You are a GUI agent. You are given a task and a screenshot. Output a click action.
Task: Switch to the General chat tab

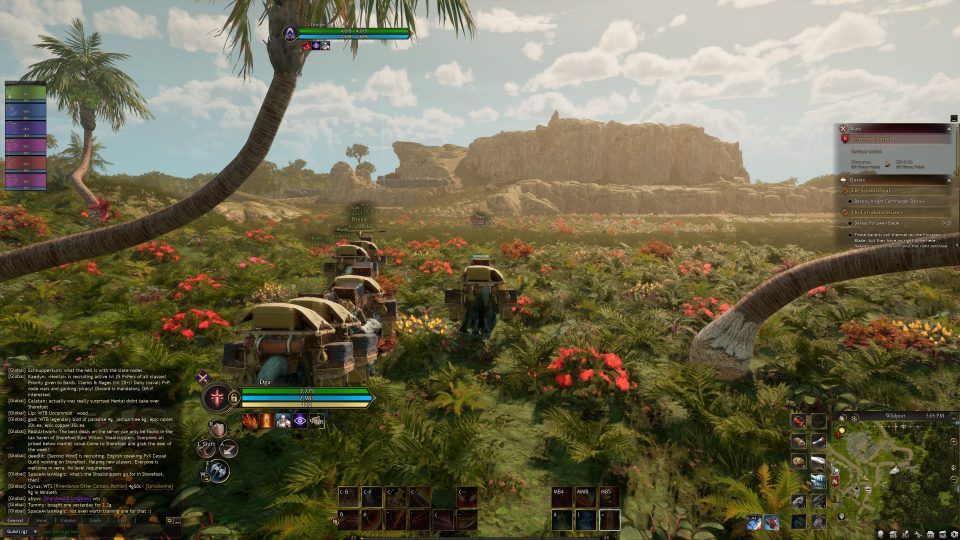pos(16,520)
